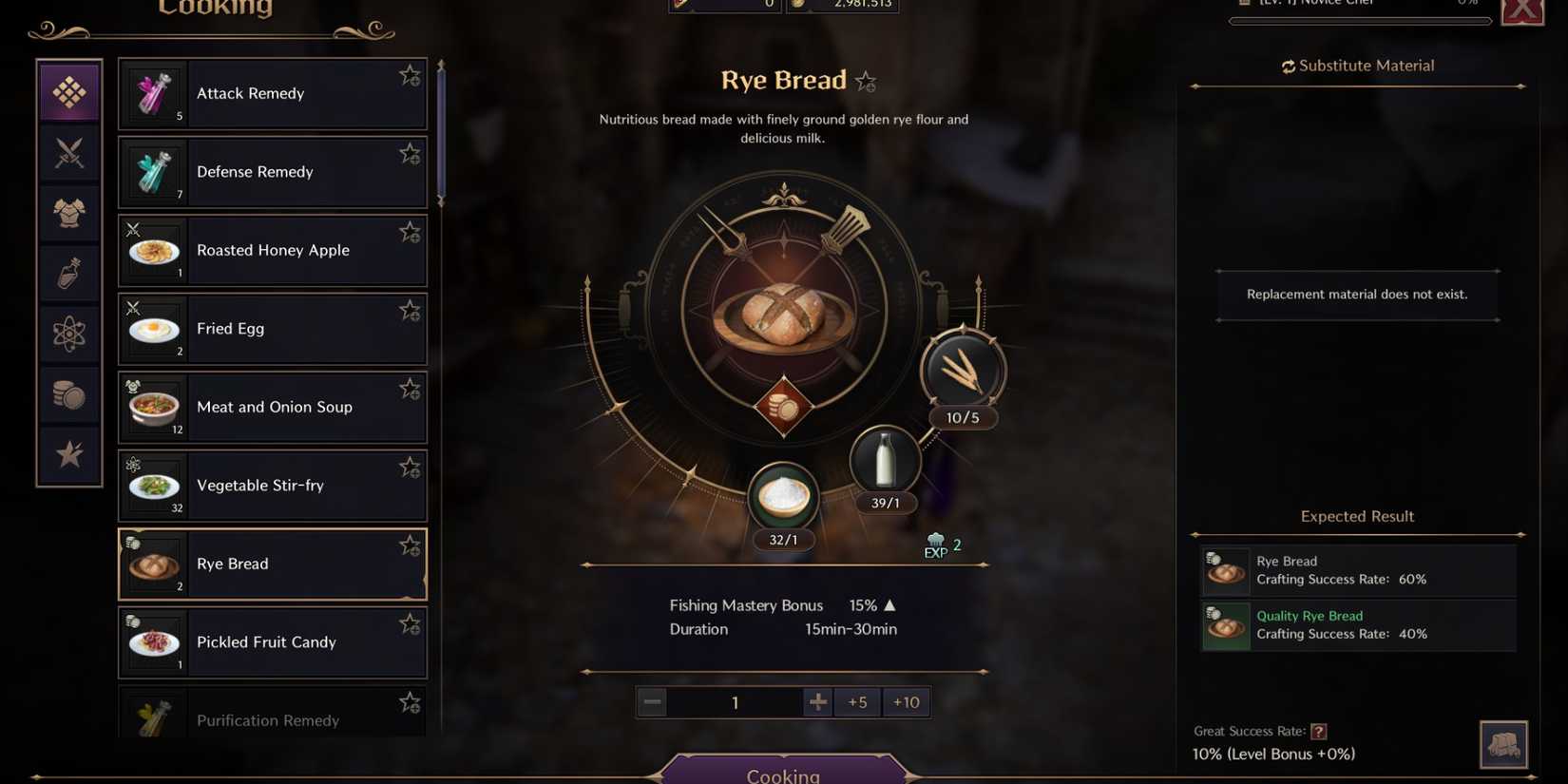Select the star category at sidebar bottom
The image size is (1568, 784).
tap(68, 454)
